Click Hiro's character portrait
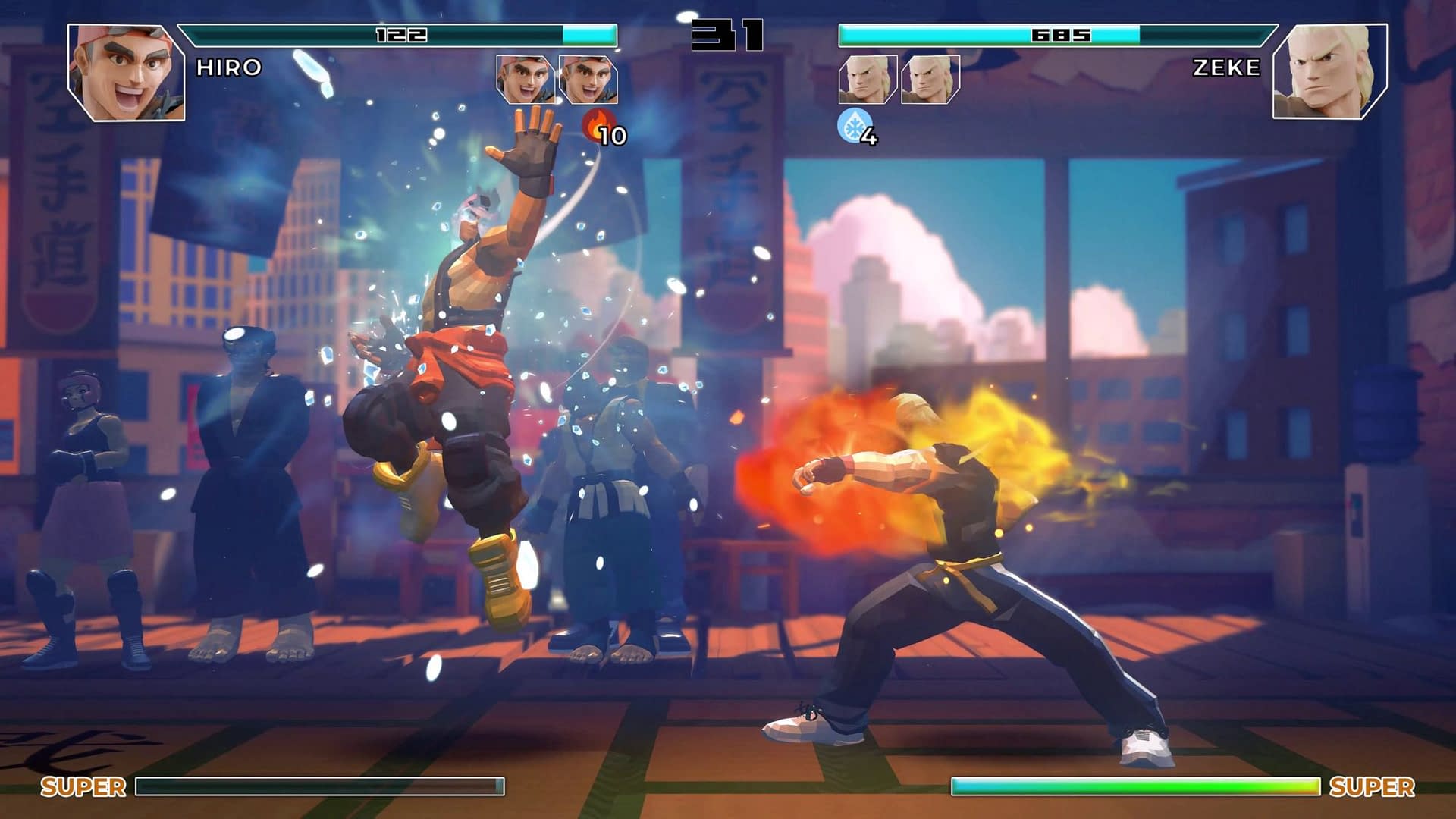1456x819 pixels. point(126,72)
